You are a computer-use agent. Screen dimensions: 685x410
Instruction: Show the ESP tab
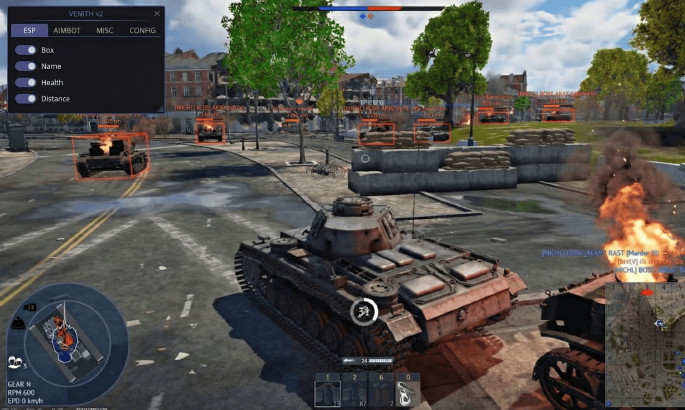[x=28, y=31]
